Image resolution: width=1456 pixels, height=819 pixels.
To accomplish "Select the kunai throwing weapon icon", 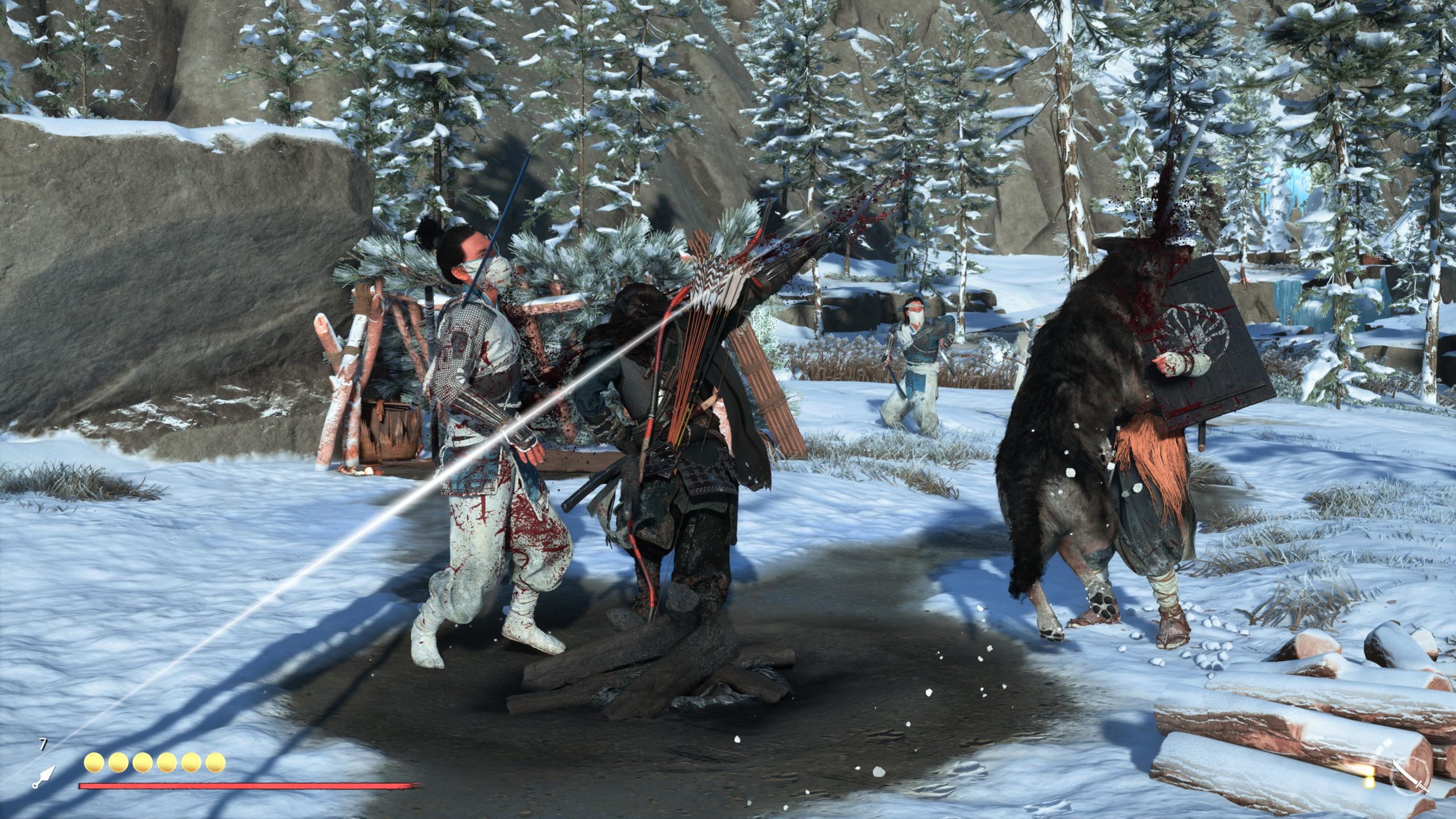I will point(44,778).
